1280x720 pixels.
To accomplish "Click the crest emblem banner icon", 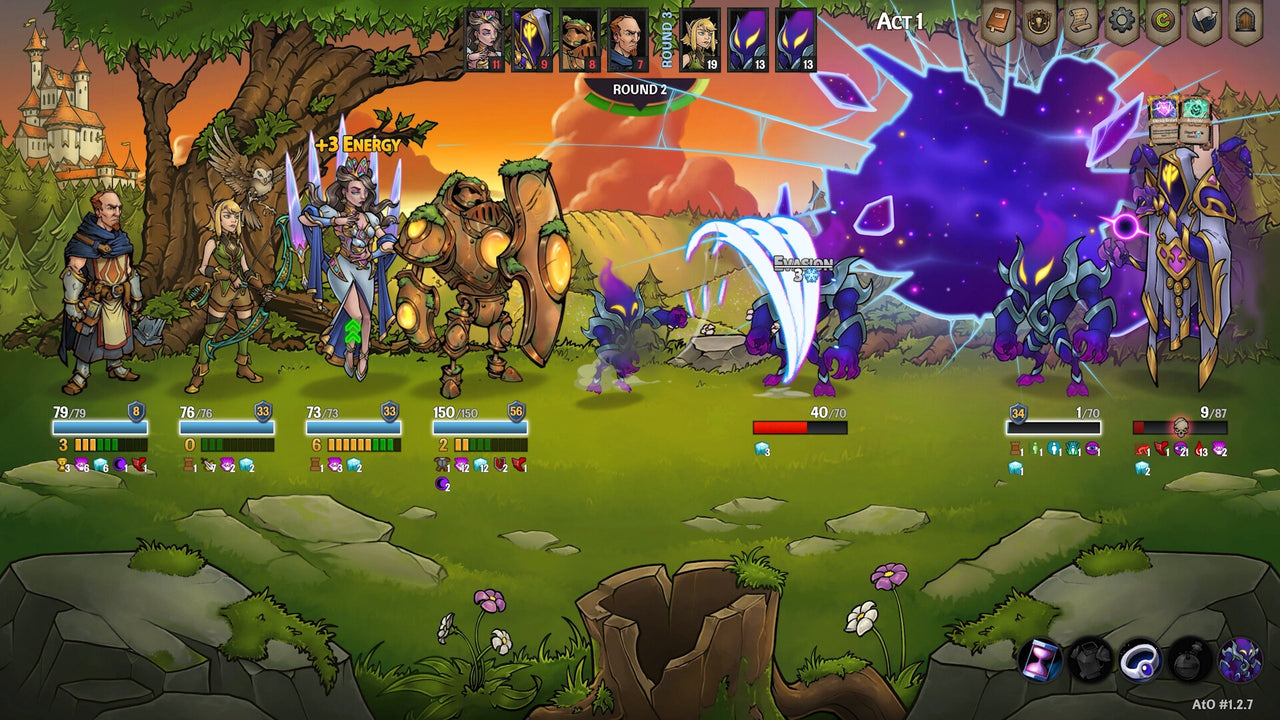I will pyautogui.click(x=1037, y=20).
